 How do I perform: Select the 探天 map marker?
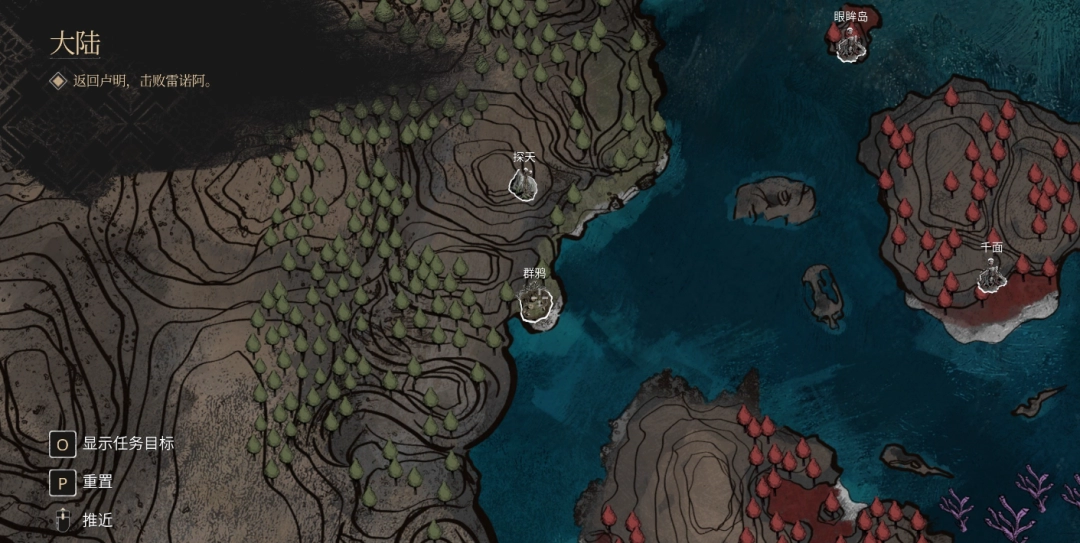[x=524, y=182]
